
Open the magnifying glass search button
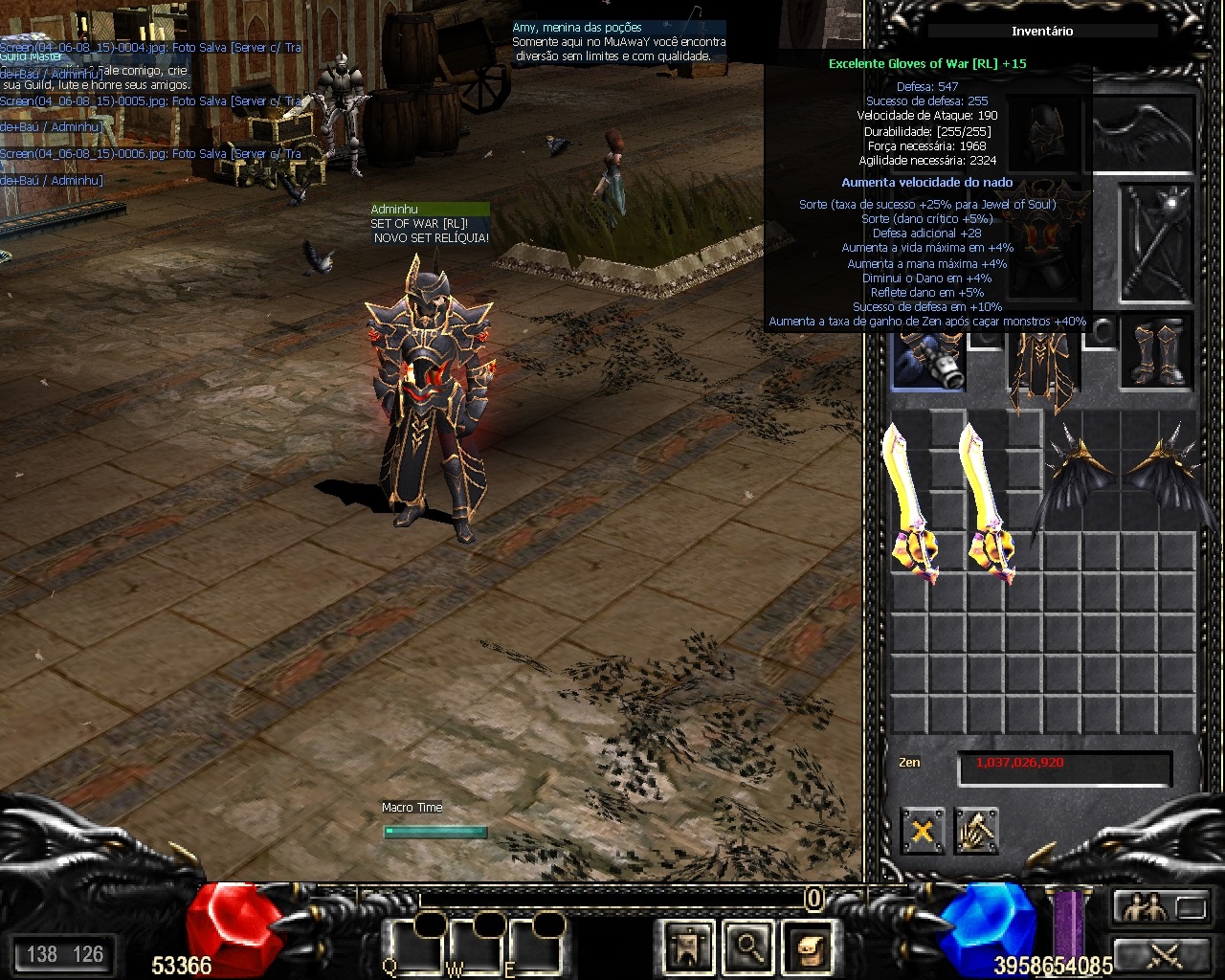pyautogui.click(x=746, y=947)
